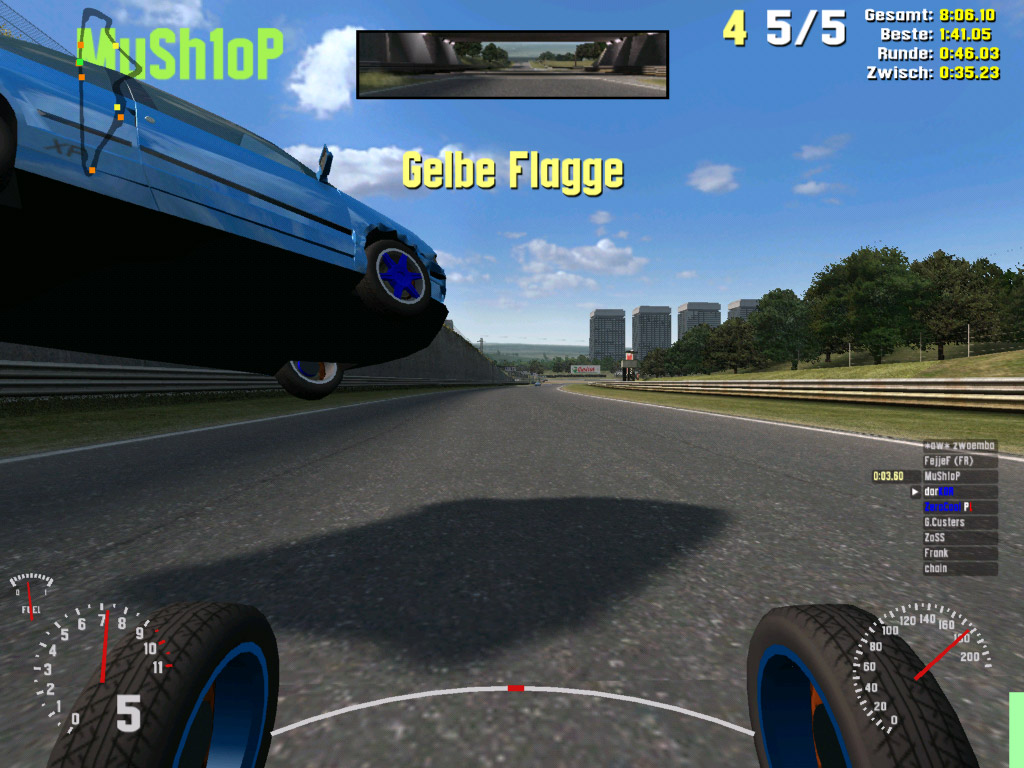Select ZoSS in the driver list
1024x768 pixels.
[959, 538]
